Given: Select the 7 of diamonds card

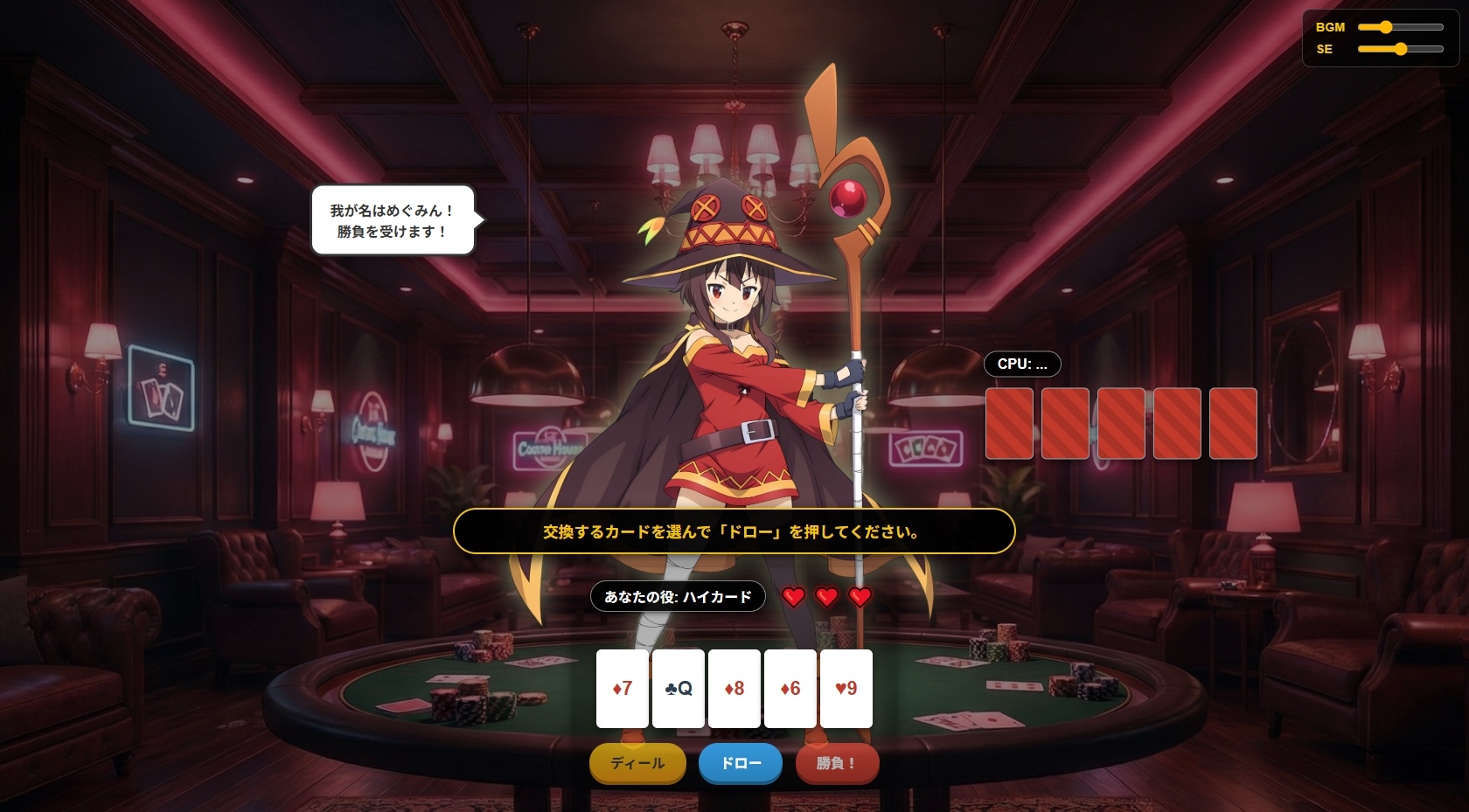Looking at the screenshot, I should click(622, 689).
